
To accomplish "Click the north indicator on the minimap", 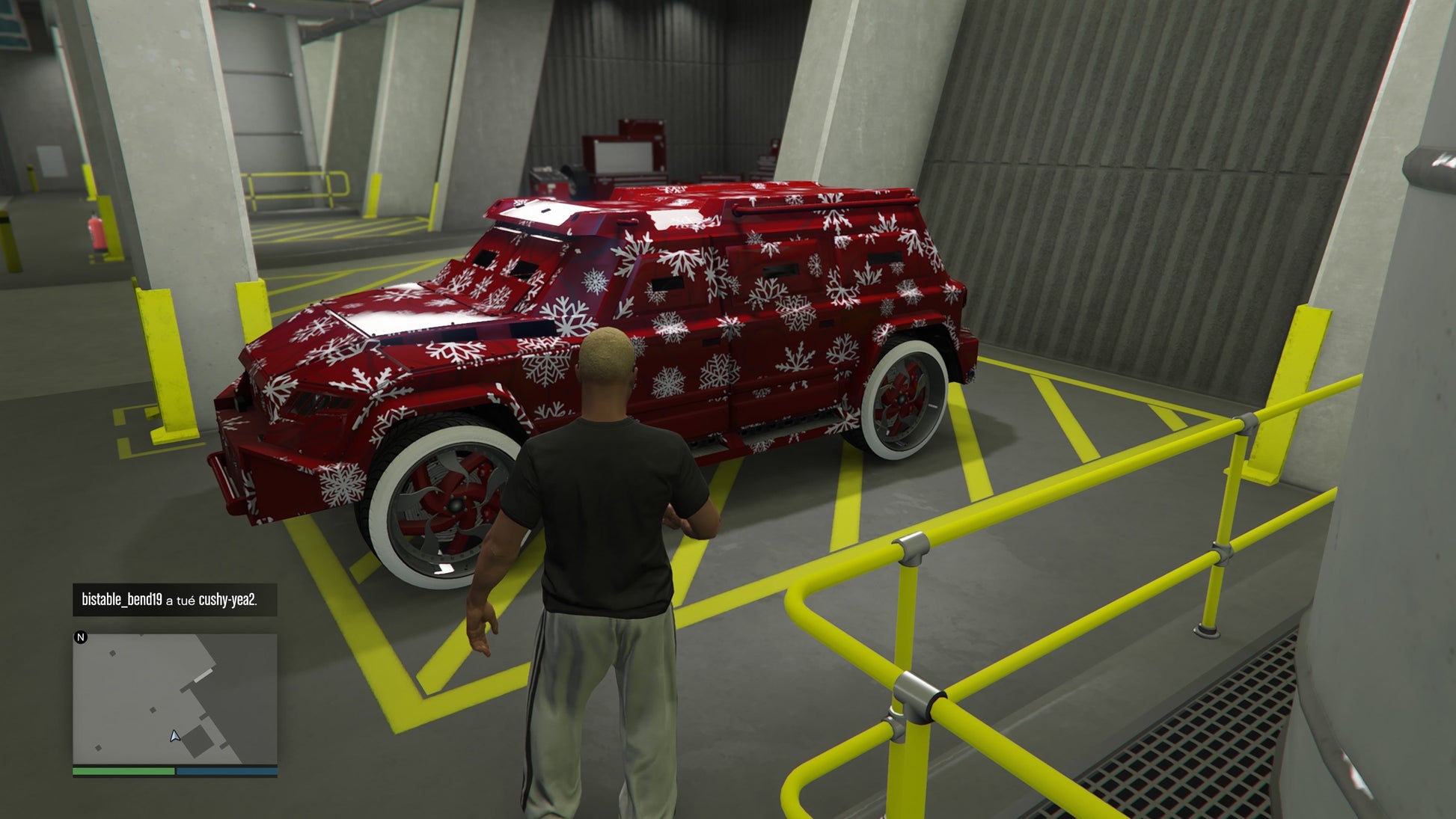I will click(81, 637).
